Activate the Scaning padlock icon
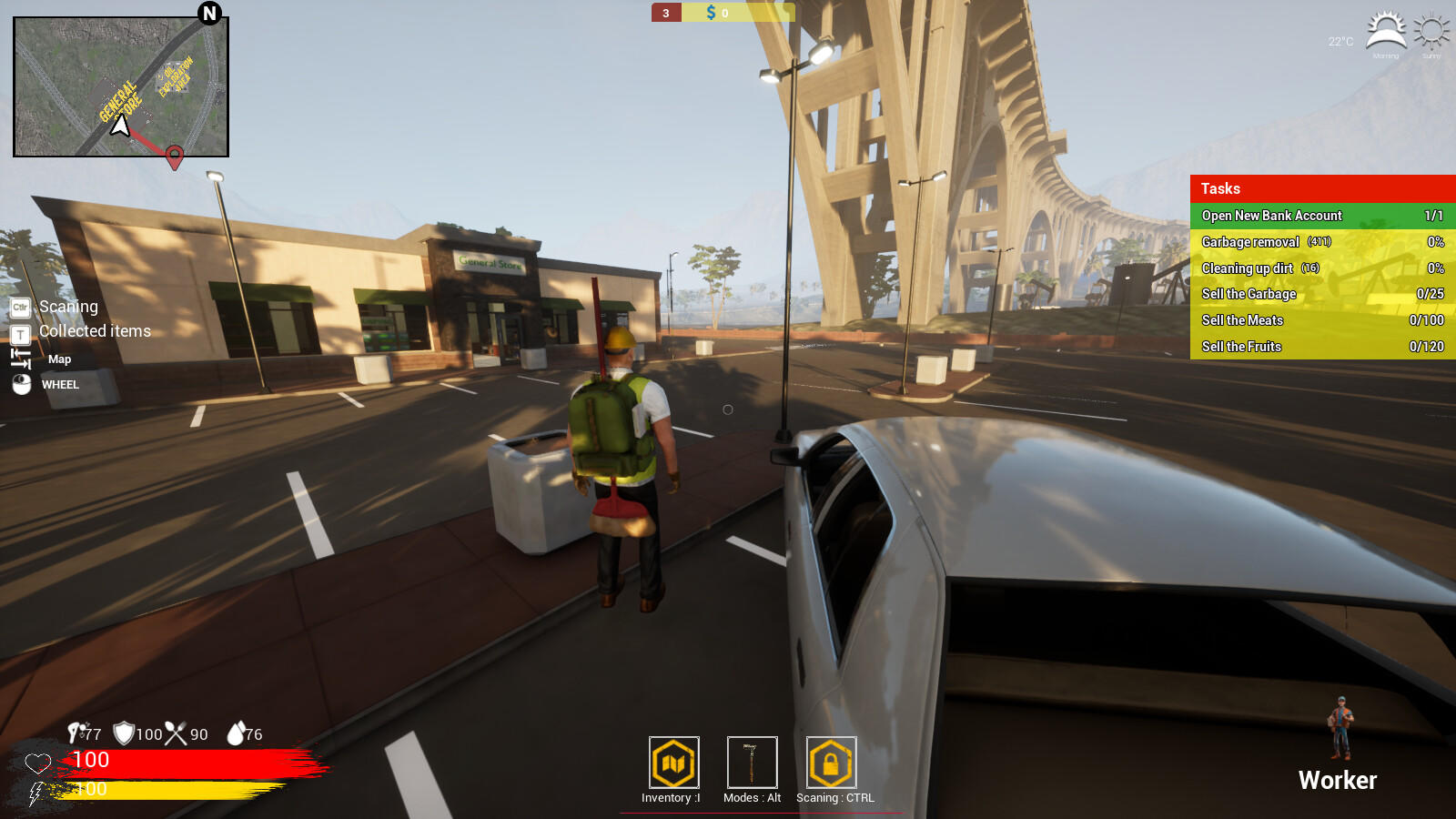 (830, 764)
